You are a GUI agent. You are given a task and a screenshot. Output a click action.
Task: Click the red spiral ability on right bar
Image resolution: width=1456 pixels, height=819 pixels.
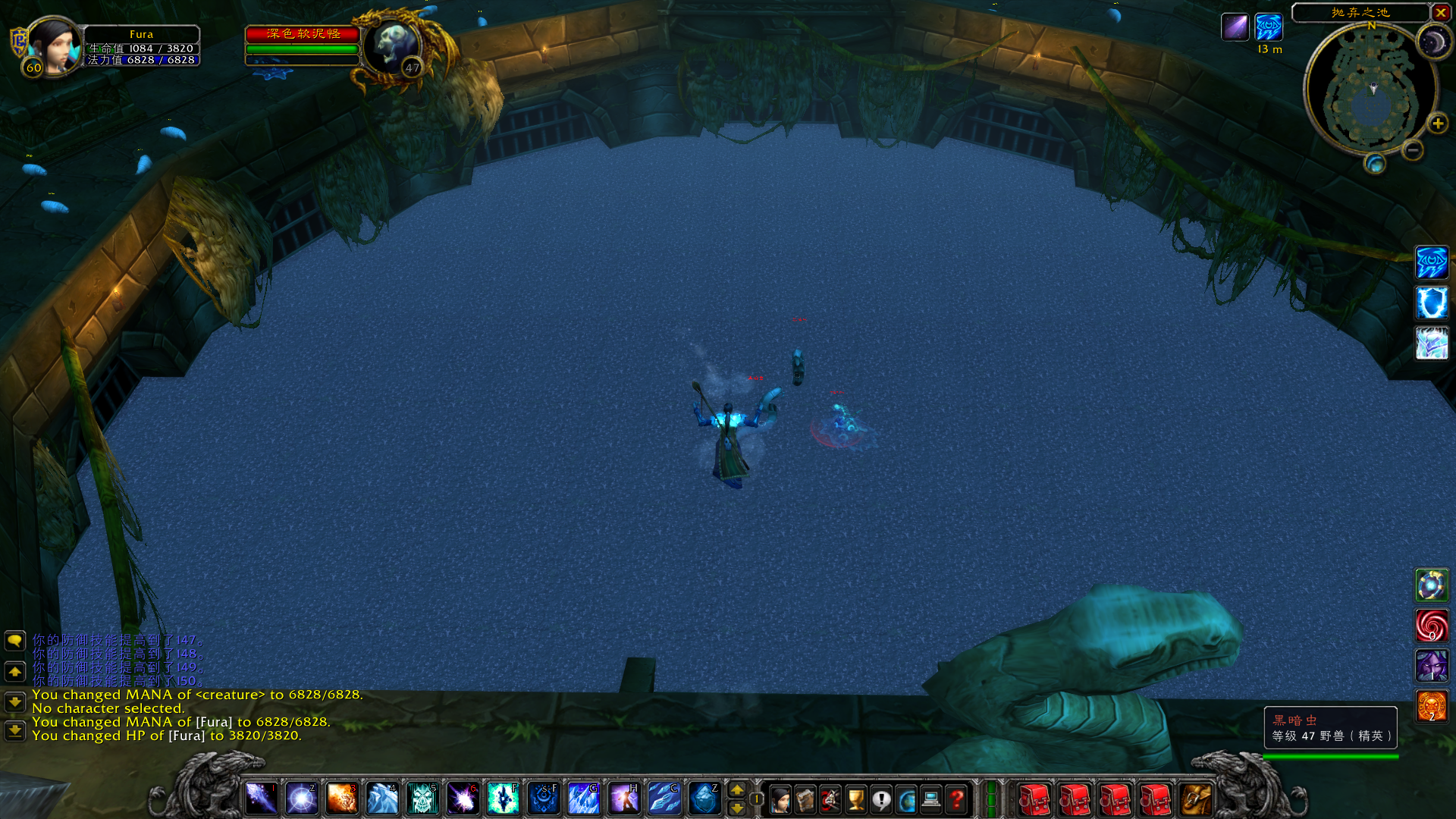click(1432, 626)
